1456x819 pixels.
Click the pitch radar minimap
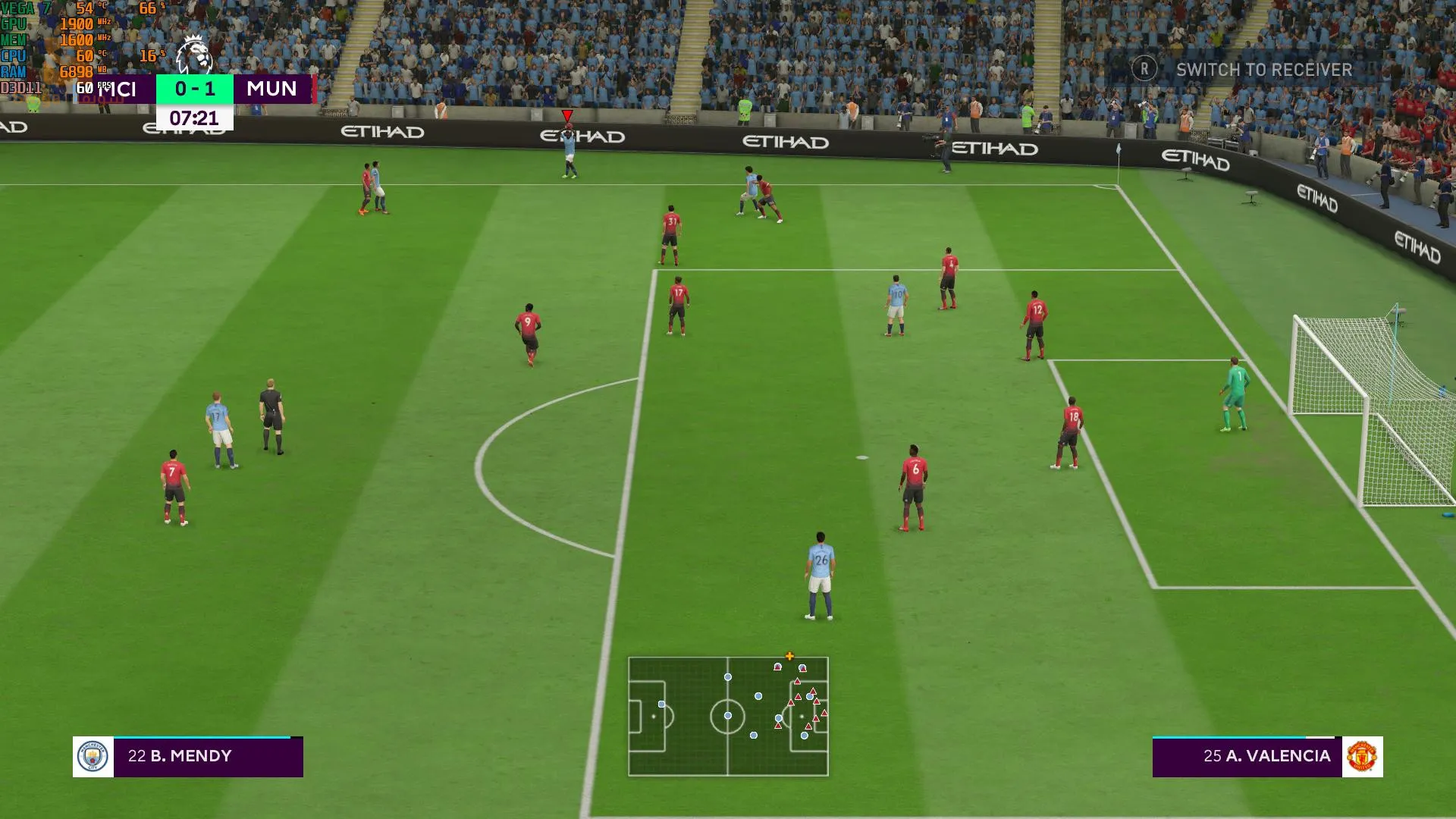pos(728,716)
